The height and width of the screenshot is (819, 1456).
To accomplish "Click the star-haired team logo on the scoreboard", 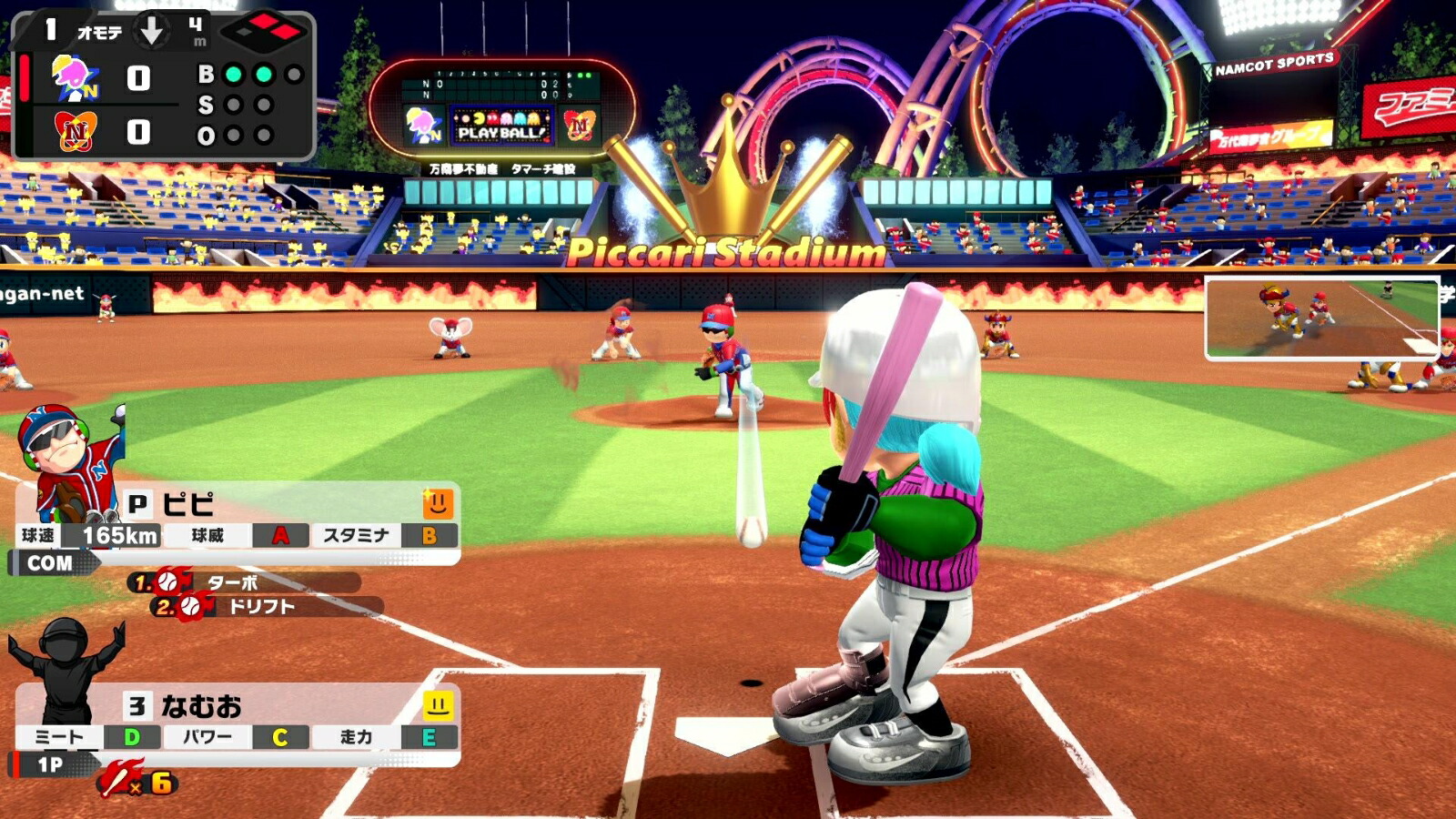I will click(75, 78).
